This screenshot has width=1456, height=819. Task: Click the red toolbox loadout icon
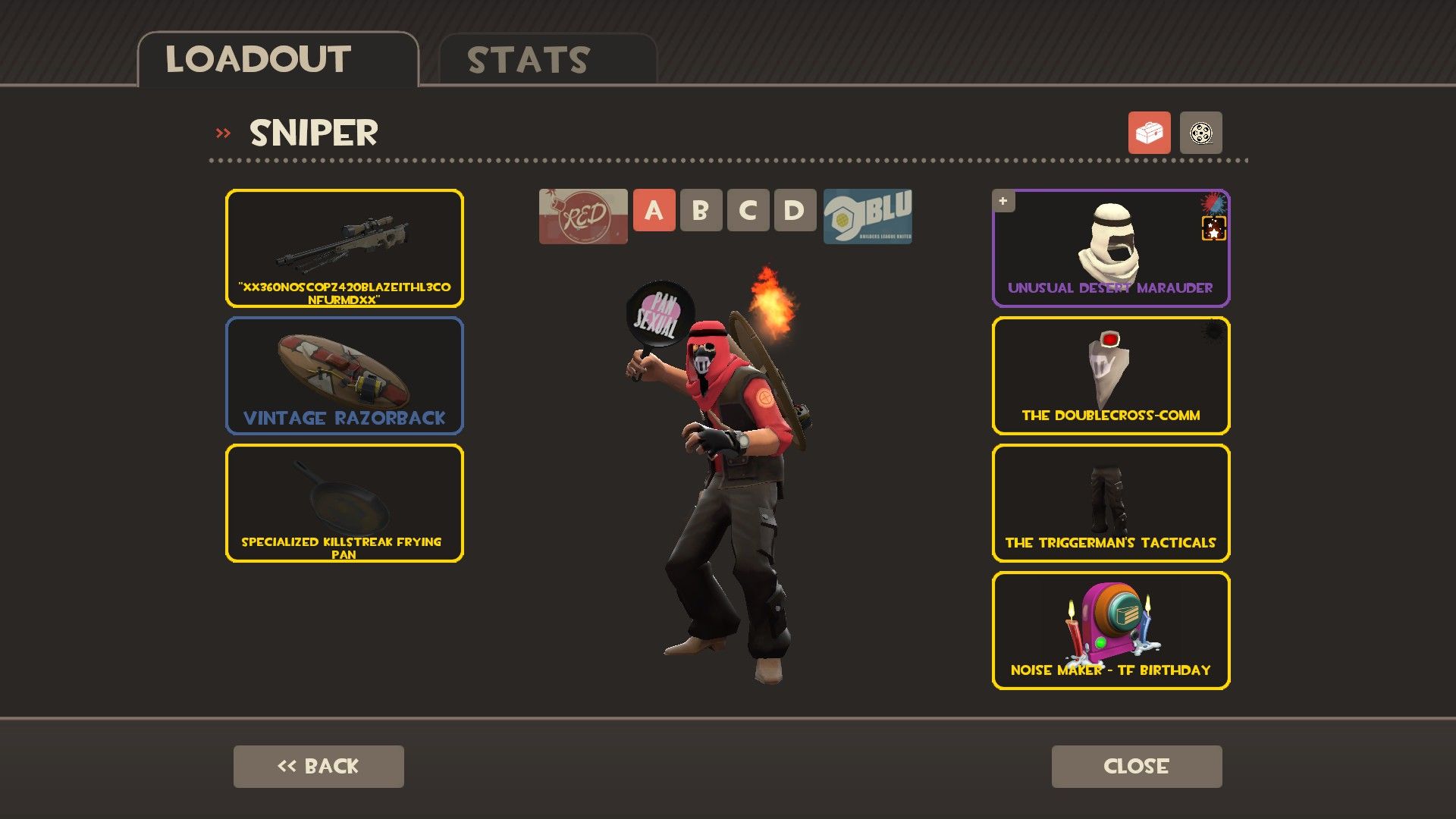1149,133
